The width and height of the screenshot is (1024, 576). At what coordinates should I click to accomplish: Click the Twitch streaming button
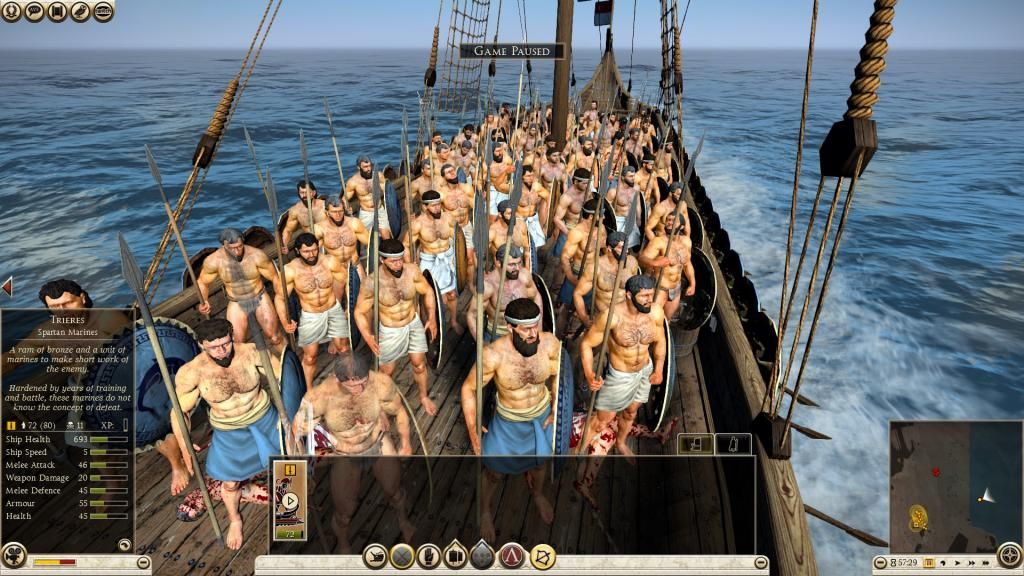coord(103,12)
